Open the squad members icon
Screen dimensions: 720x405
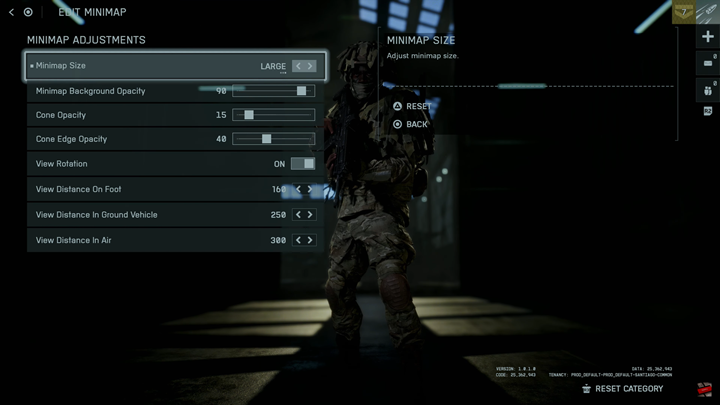pyautogui.click(x=708, y=89)
